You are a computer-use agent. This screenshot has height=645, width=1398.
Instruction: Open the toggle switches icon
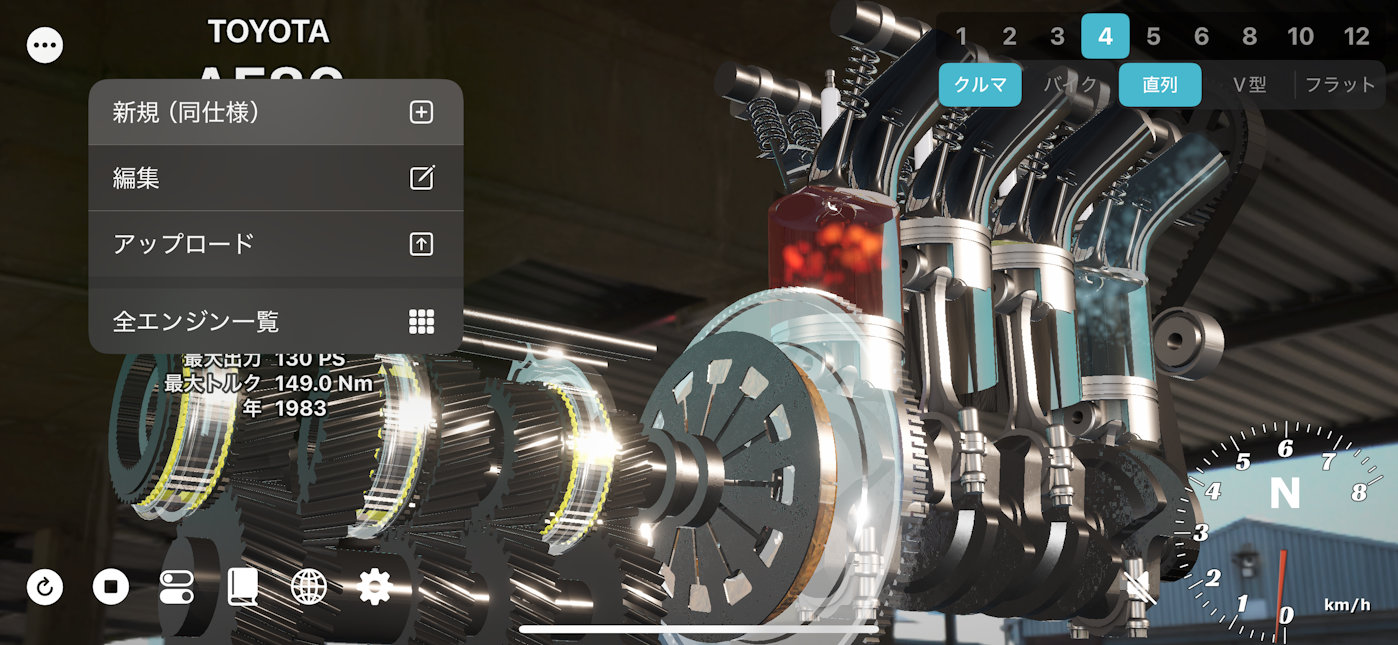click(x=177, y=587)
